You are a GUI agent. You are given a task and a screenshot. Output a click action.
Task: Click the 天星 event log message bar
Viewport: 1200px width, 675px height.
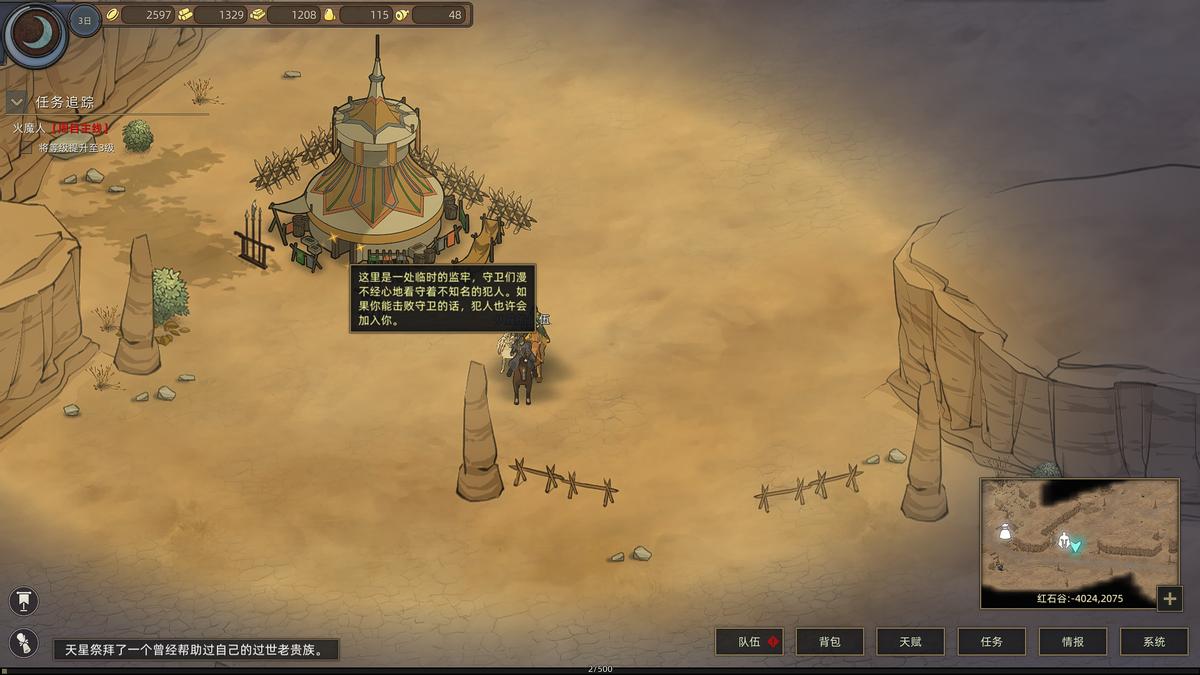click(196, 650)
